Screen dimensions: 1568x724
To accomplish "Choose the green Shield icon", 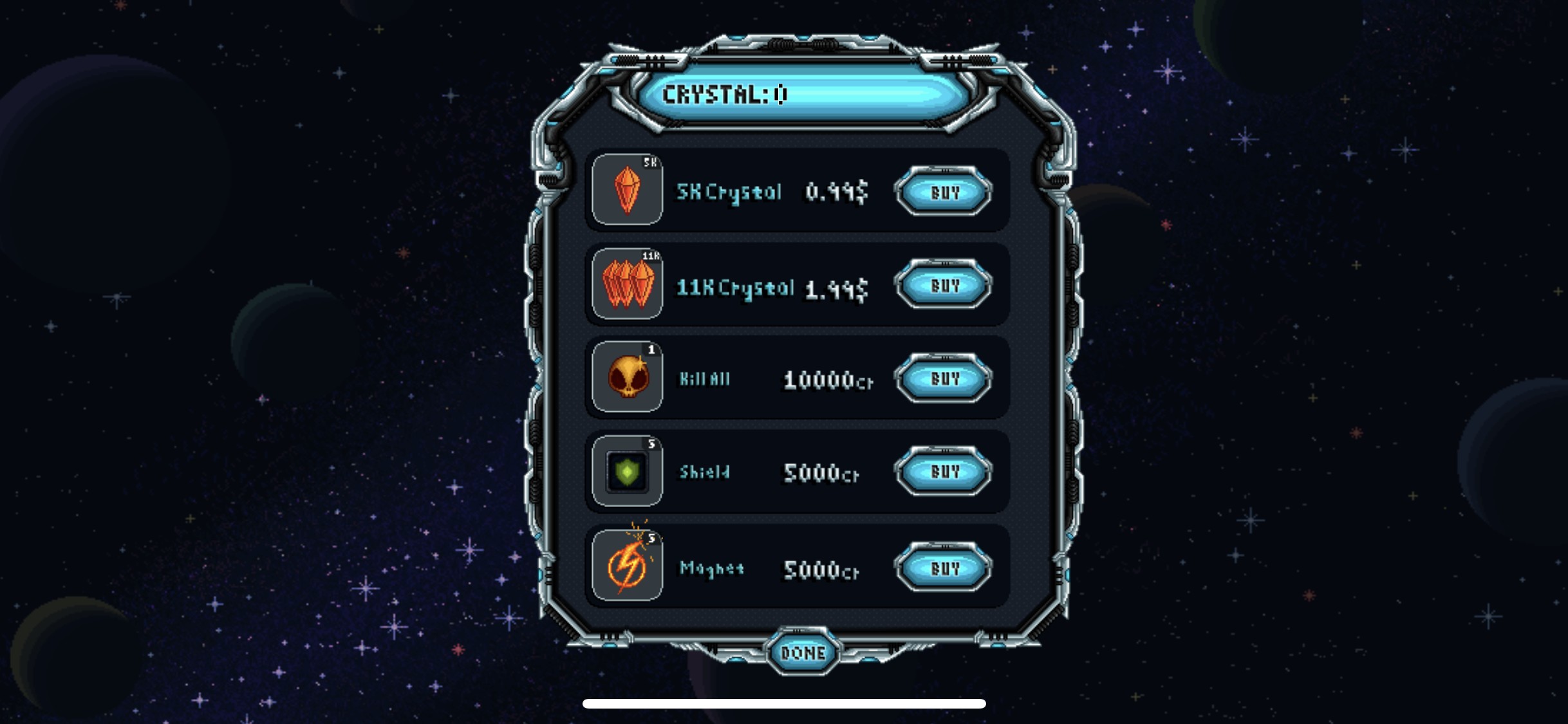I will click(x=627, y=471).
